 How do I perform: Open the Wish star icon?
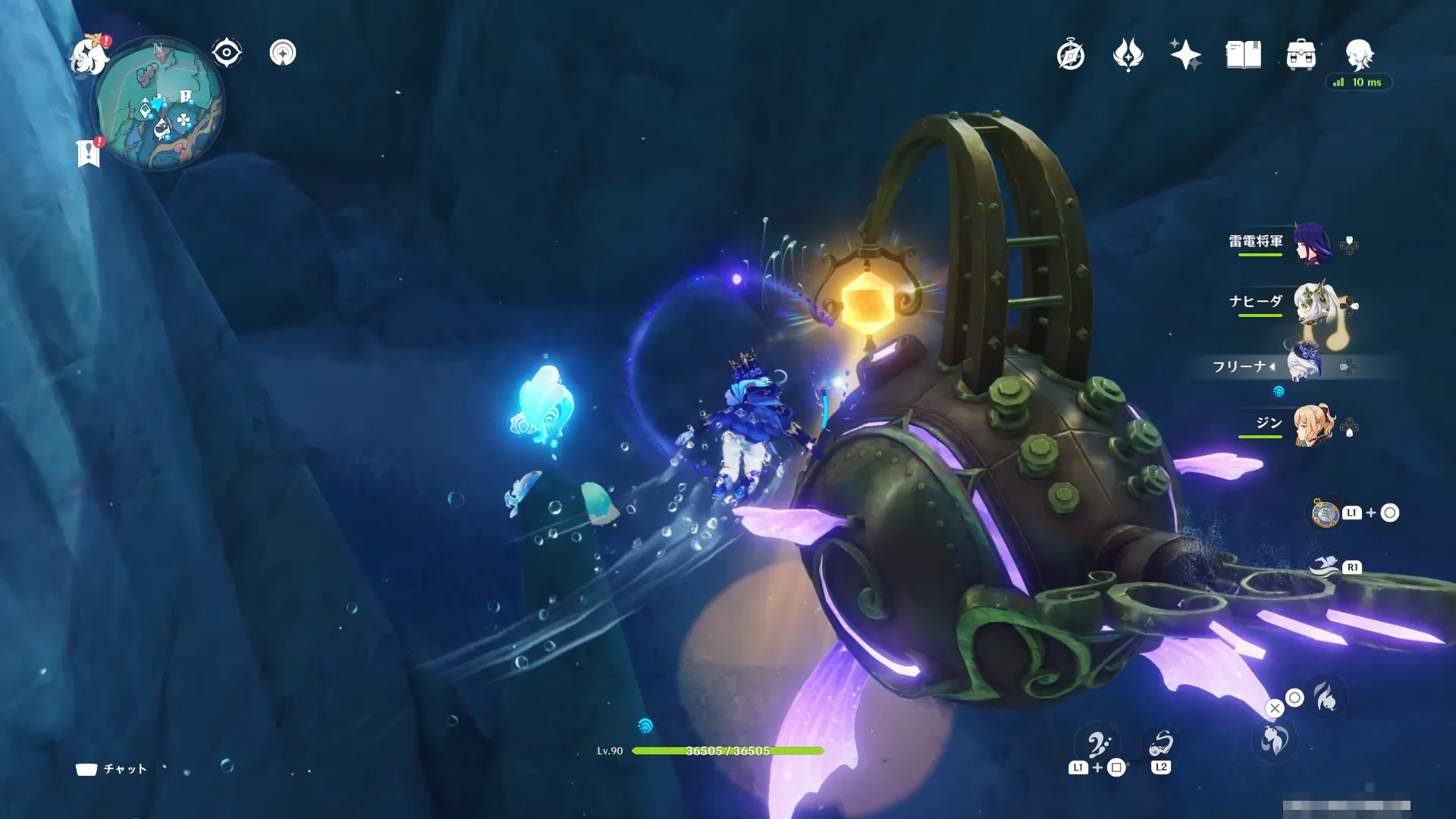point(1185,55)
